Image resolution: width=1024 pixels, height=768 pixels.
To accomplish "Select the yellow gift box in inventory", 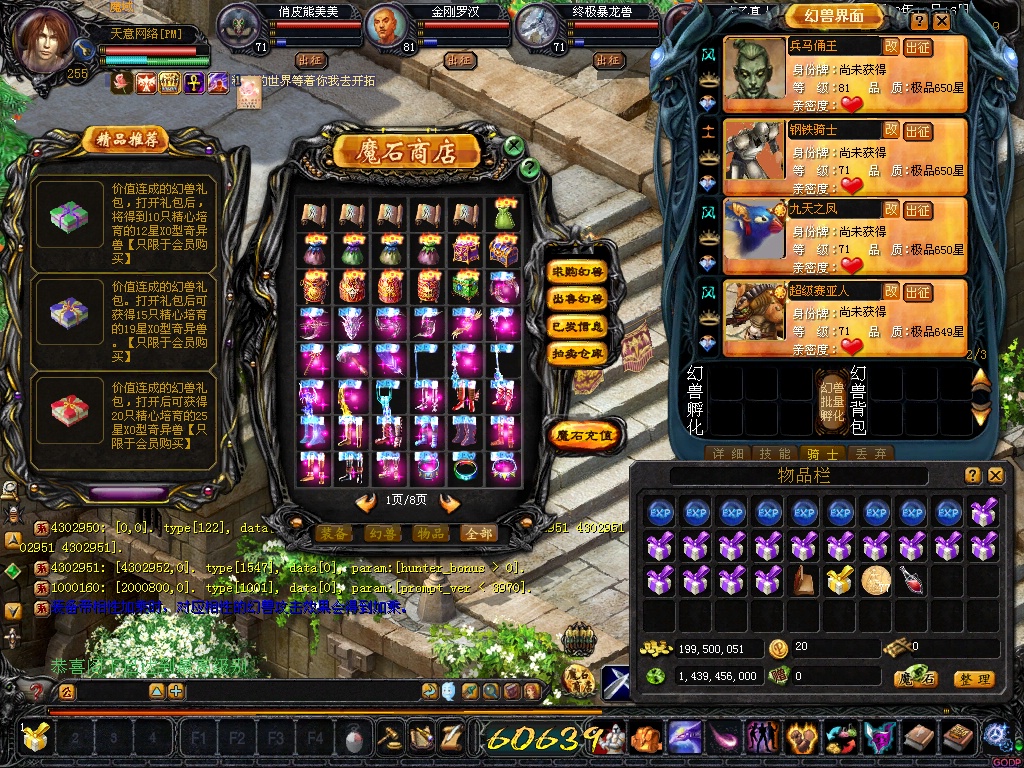I will pyautogui.click(x=839, y=579).
